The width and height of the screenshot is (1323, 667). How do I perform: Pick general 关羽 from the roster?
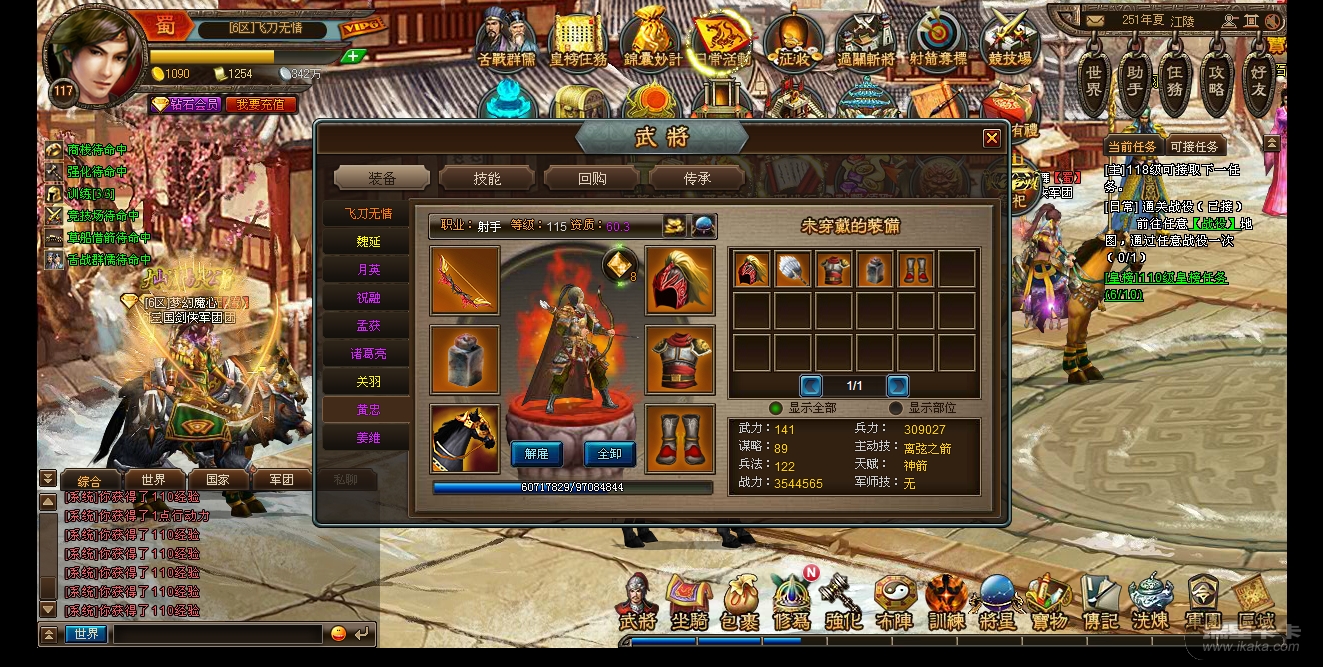(x=368, y=382)
